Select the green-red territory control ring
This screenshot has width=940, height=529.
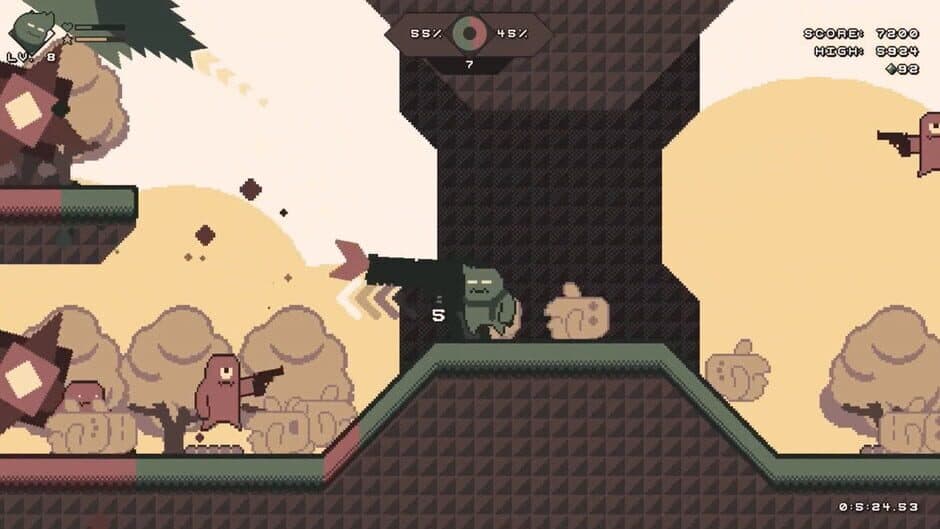(x=468, y=33)
